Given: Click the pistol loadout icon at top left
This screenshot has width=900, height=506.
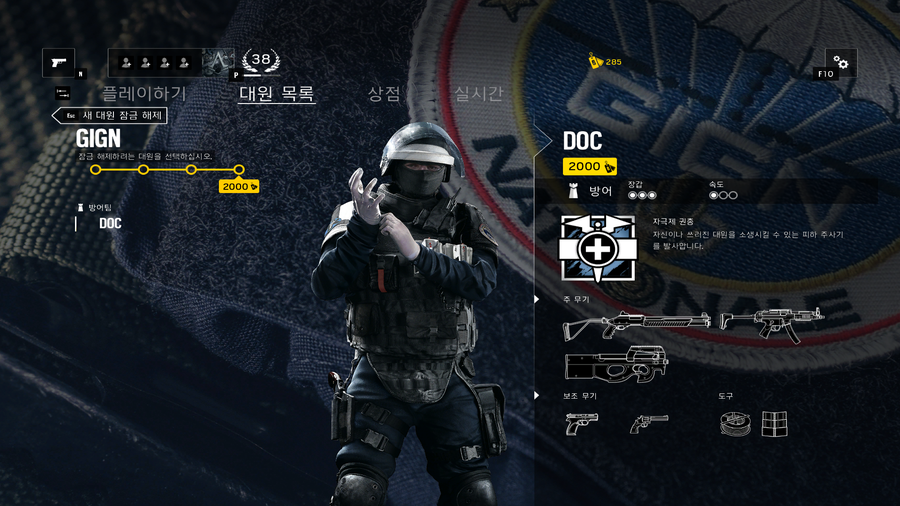Looking at the screenshot, I should pyautogui.click(x=59, y=63).
